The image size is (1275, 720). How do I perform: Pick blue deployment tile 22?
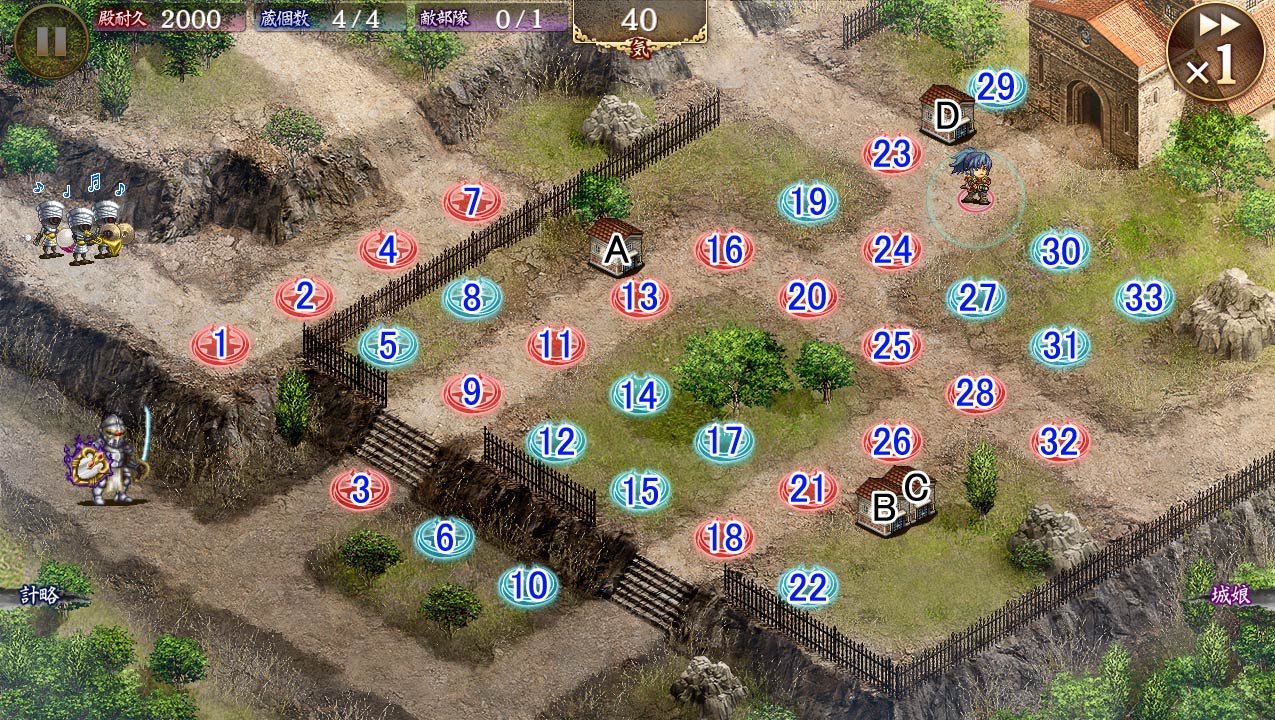807,588
